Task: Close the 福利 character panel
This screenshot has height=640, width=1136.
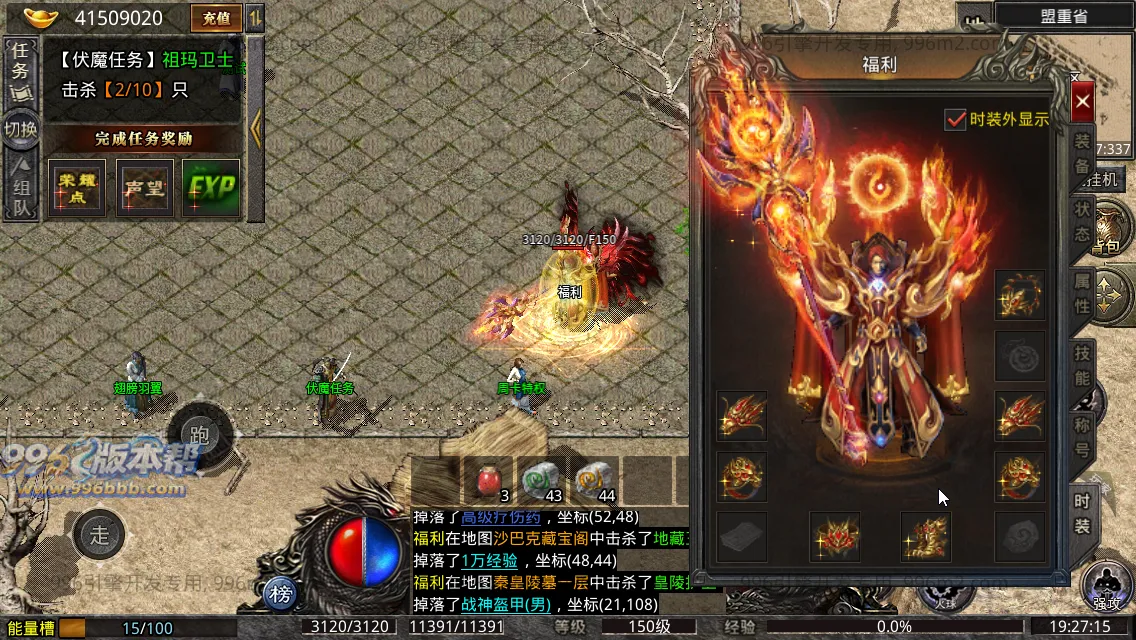Action: click(x=1082, y=102)
